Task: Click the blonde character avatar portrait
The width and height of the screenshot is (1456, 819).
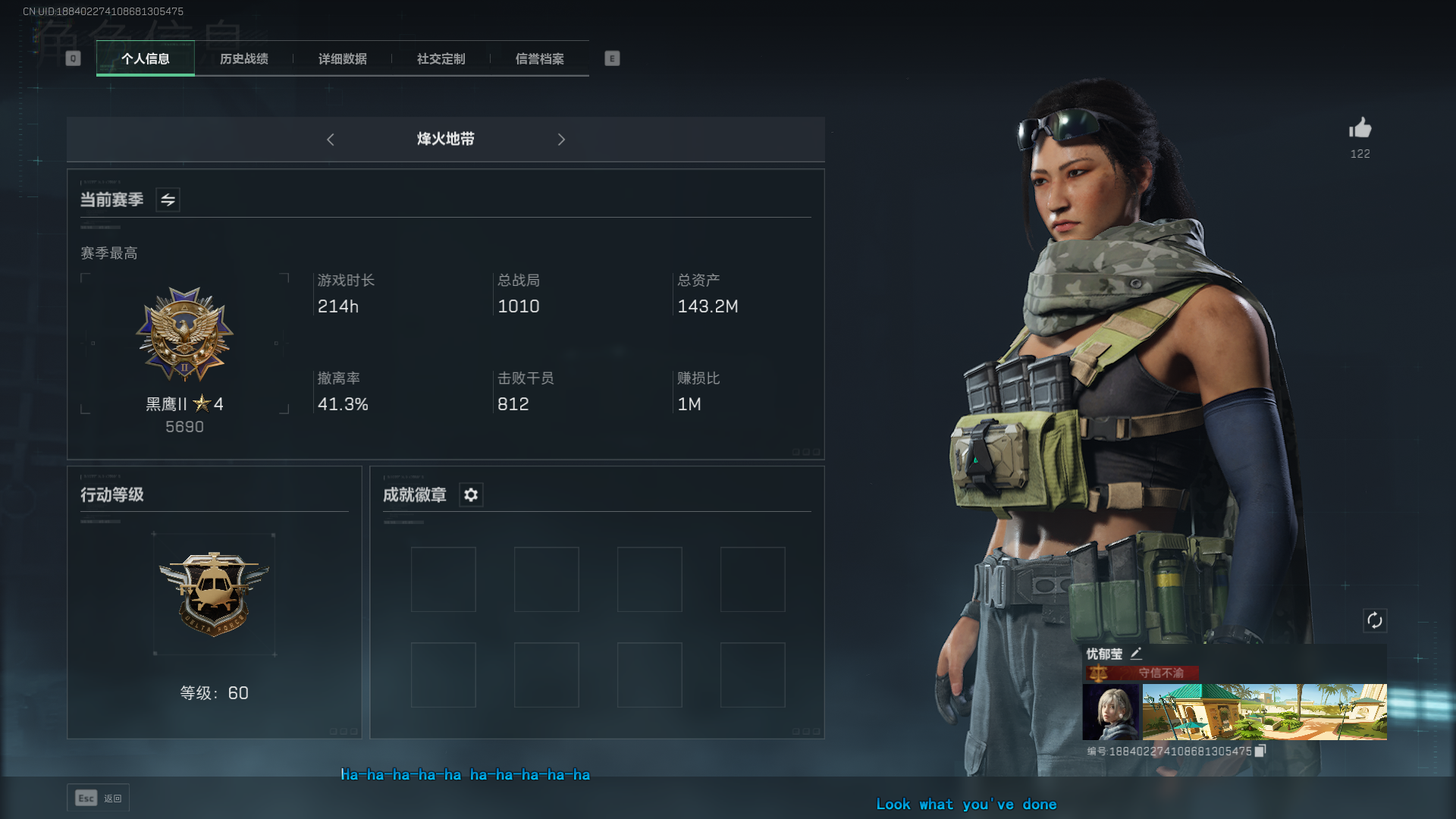Action: (x=1110, y=711)
